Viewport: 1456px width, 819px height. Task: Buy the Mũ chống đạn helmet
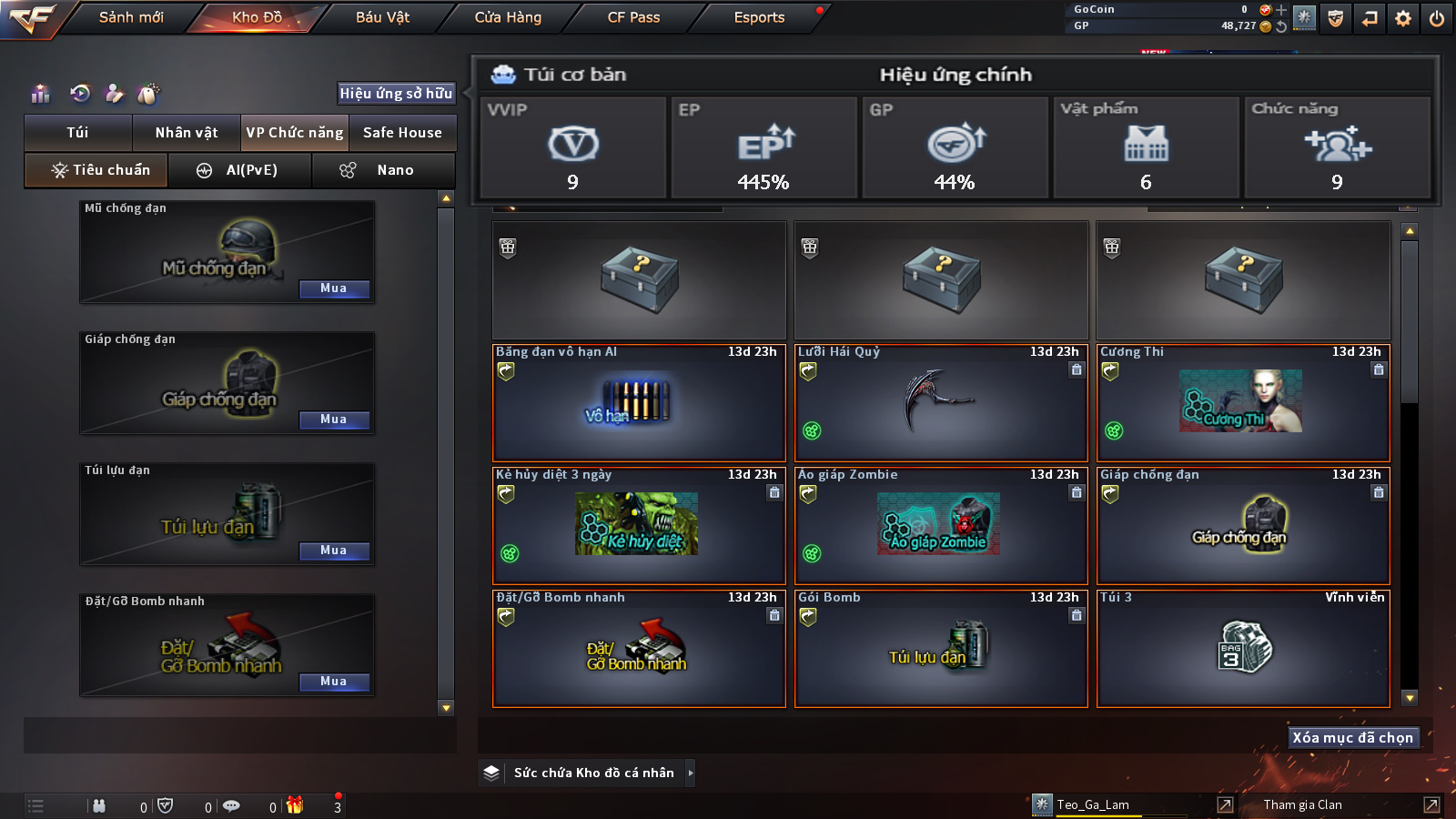pyautogui.click(x=334, y=288)
